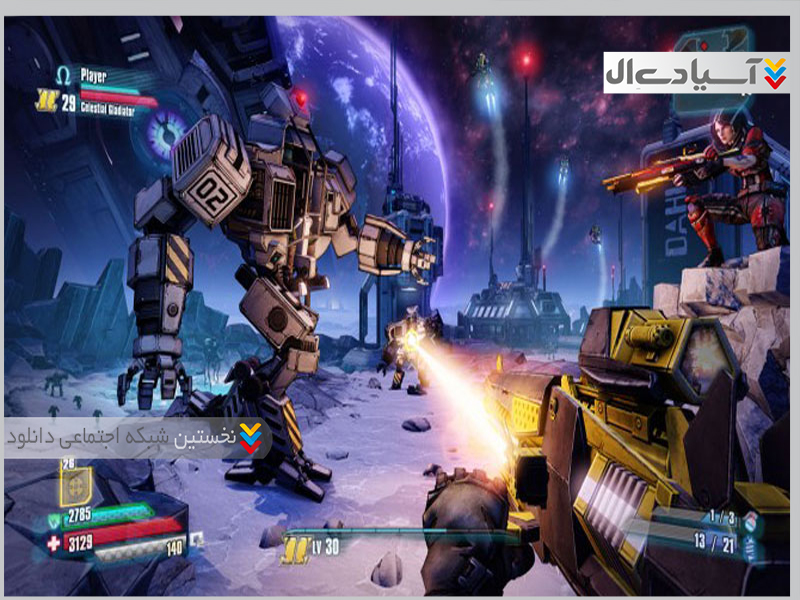
Task: Click the green shield icon
Action: point(56,520)
